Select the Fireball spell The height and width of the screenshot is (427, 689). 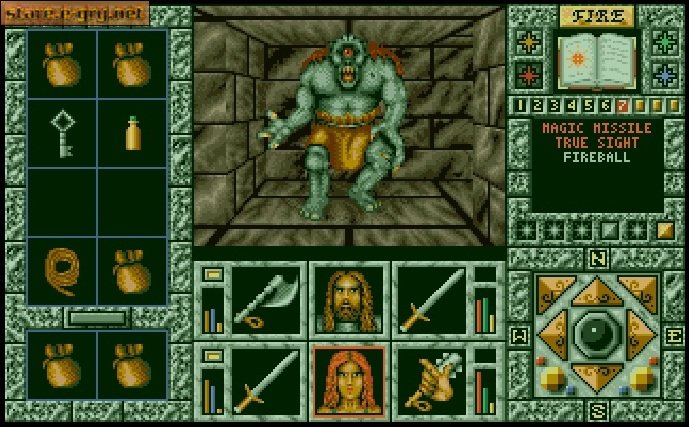coord(596,157)
